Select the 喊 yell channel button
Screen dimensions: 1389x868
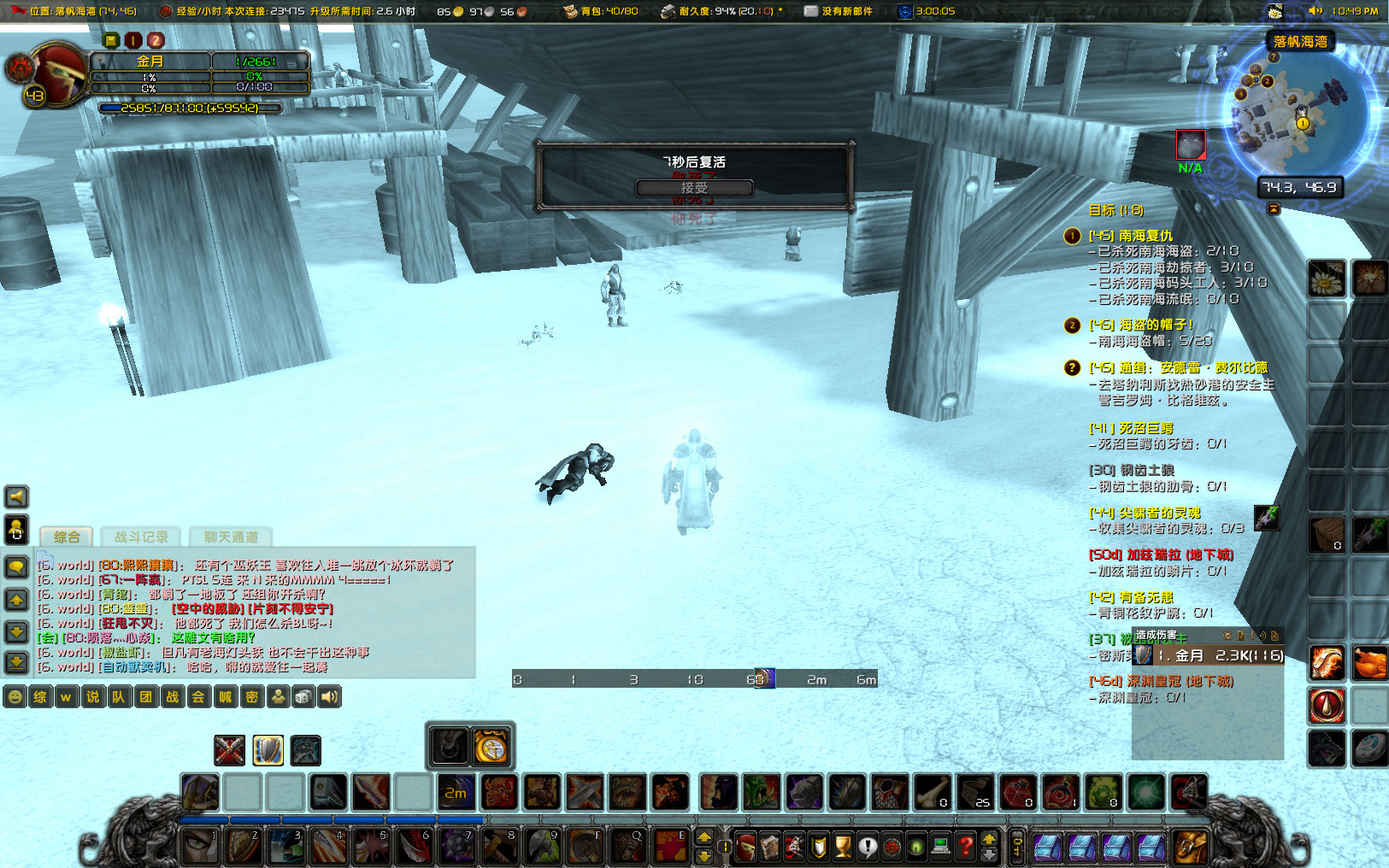[225, 697]
